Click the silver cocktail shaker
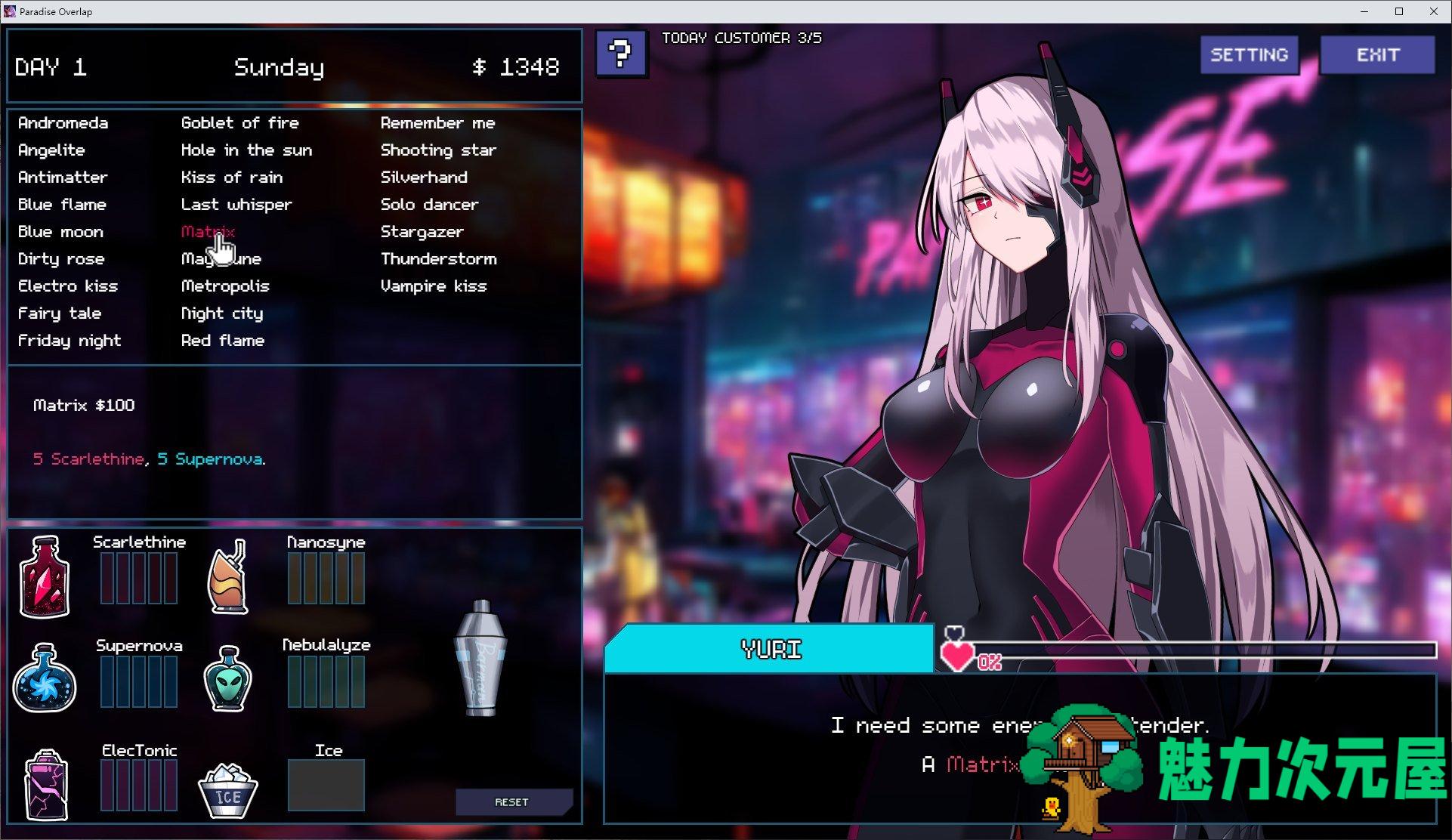 click(480, 658)
